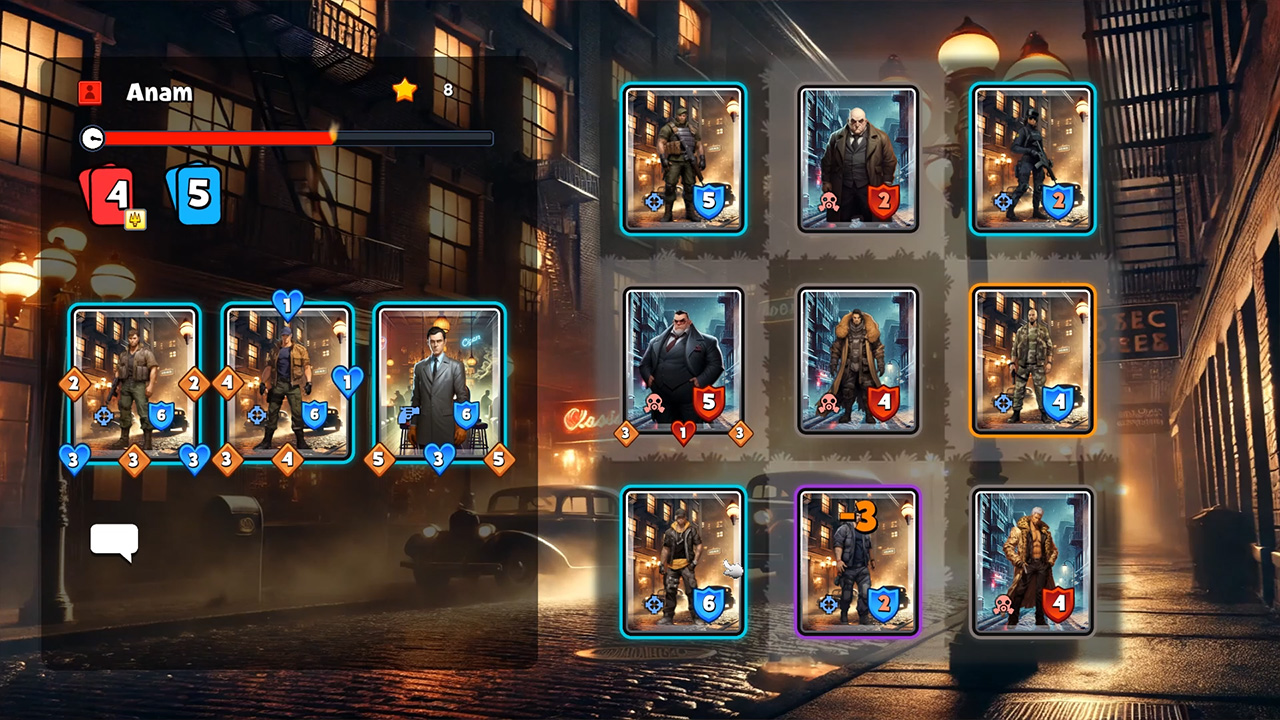The height and width of the screenshot is (720, 1280).
Task: Click the player name Anam
Action: pyautogui.click(x=158, y=92)
